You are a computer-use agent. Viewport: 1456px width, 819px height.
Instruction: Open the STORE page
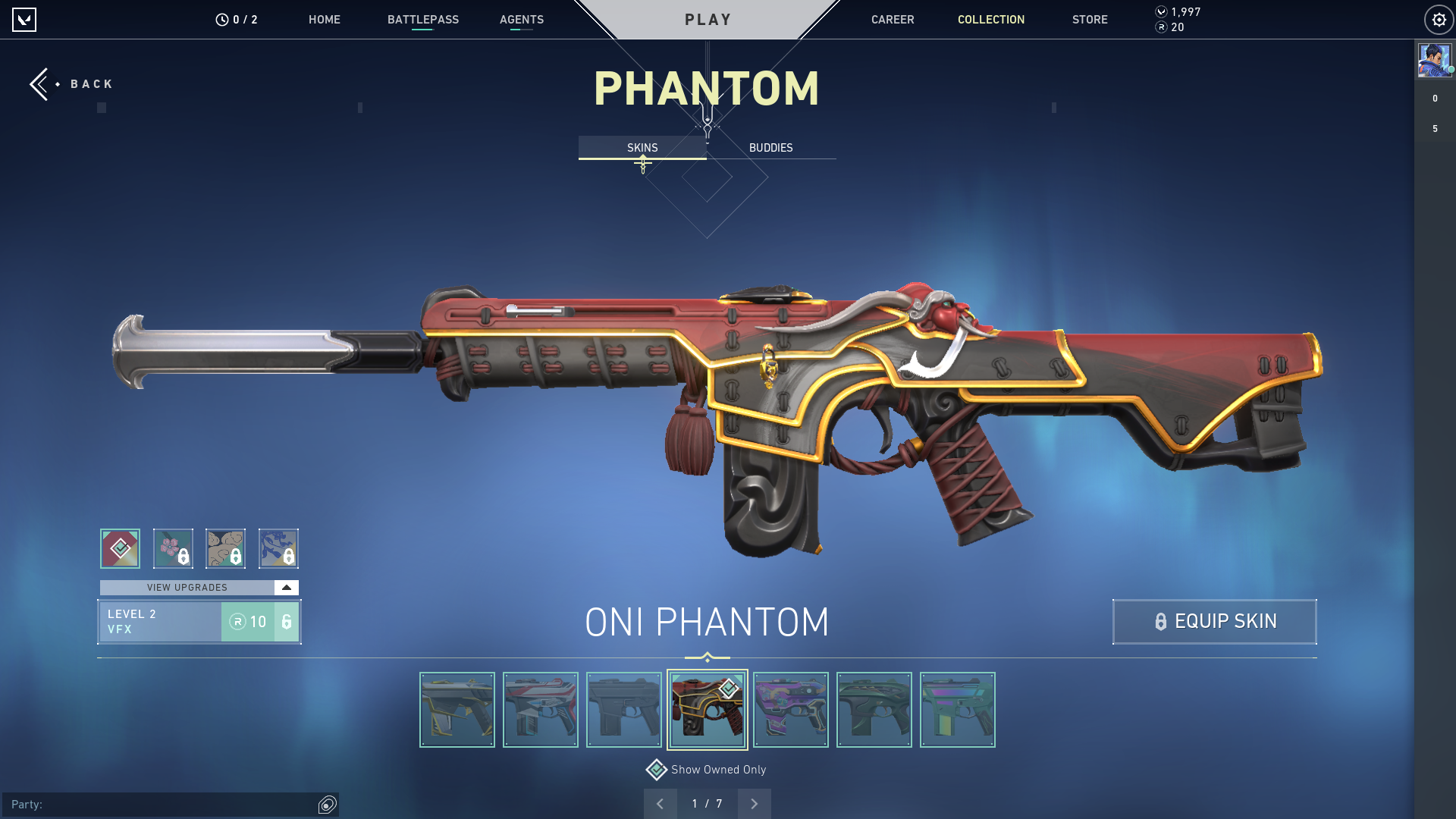pos(1090,20)
